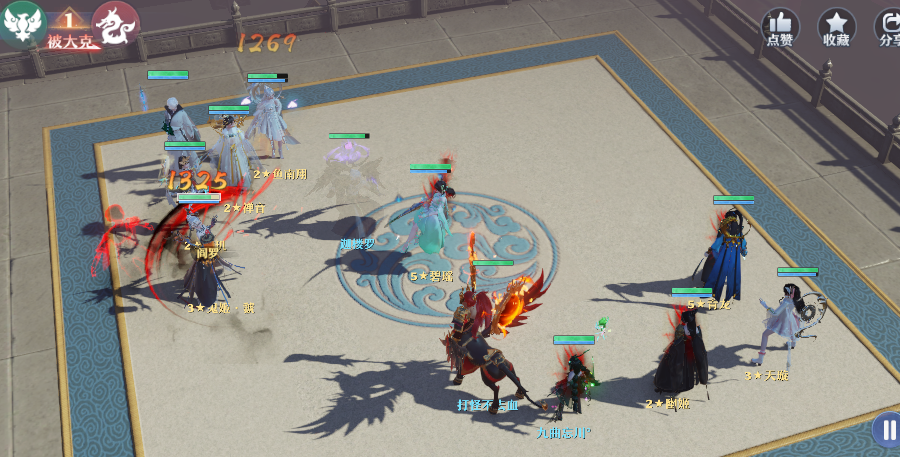Select the green winged phoenix team emblem
900x457 pixels.
pos(22,24)
